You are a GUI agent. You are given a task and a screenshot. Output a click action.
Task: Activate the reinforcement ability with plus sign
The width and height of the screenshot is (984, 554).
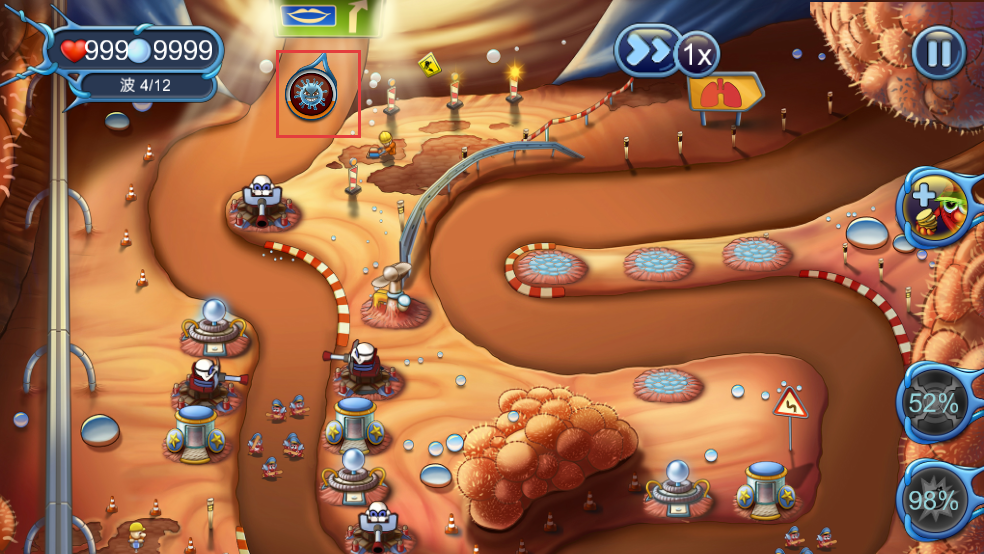(936, 208)
